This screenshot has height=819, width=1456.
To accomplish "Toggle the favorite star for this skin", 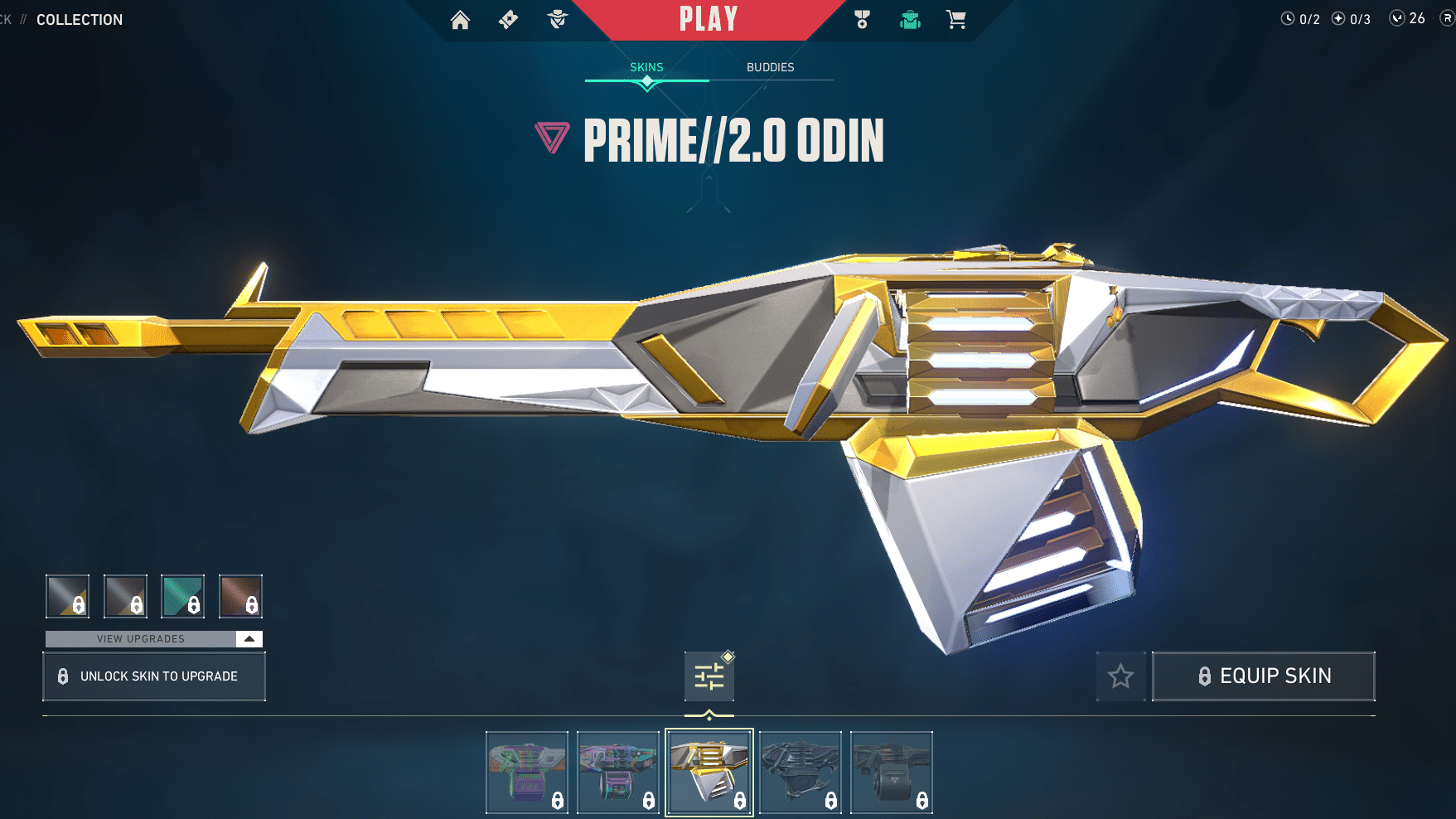I will (1121, 676).
